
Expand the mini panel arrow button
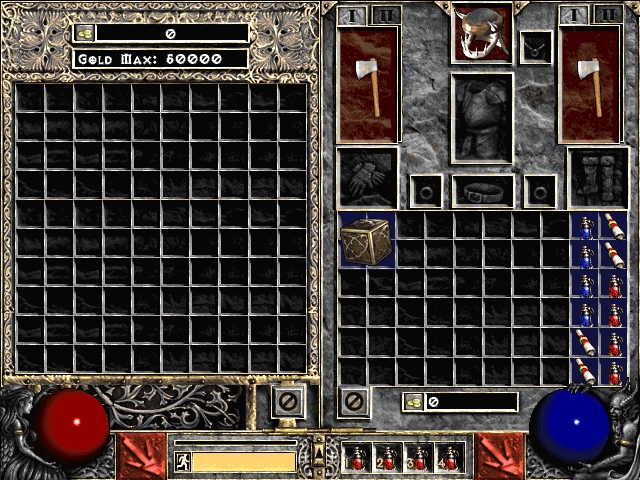click(x=319, y=453)
